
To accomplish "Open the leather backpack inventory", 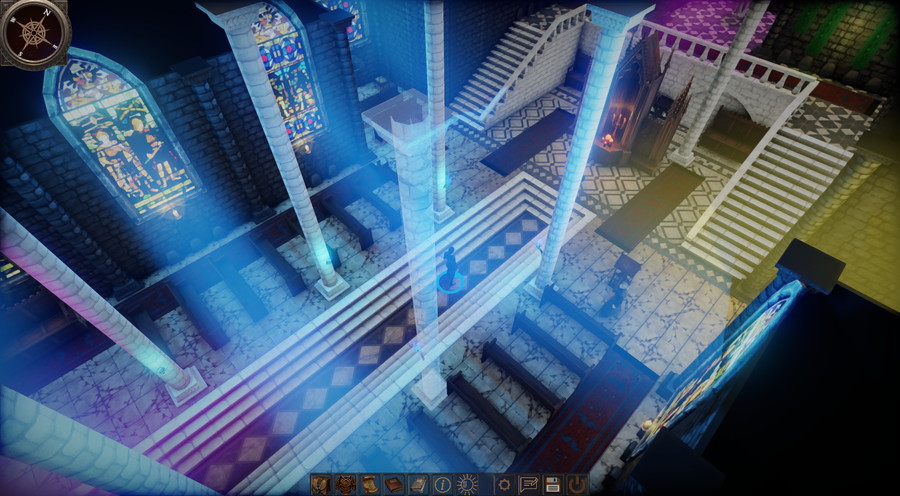I will coord(321,484).
